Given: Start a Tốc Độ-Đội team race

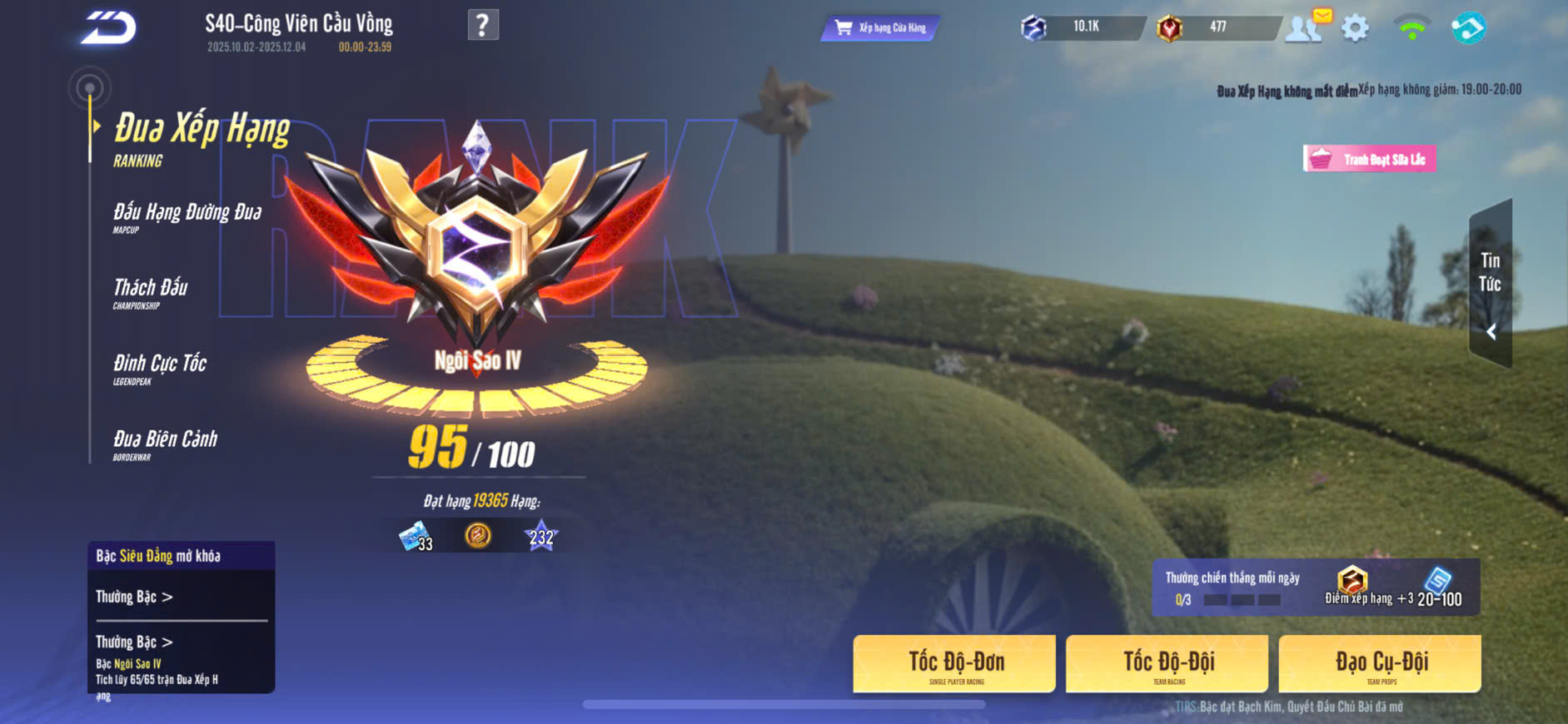Looking at the screenshot, I should point(1167,663).
